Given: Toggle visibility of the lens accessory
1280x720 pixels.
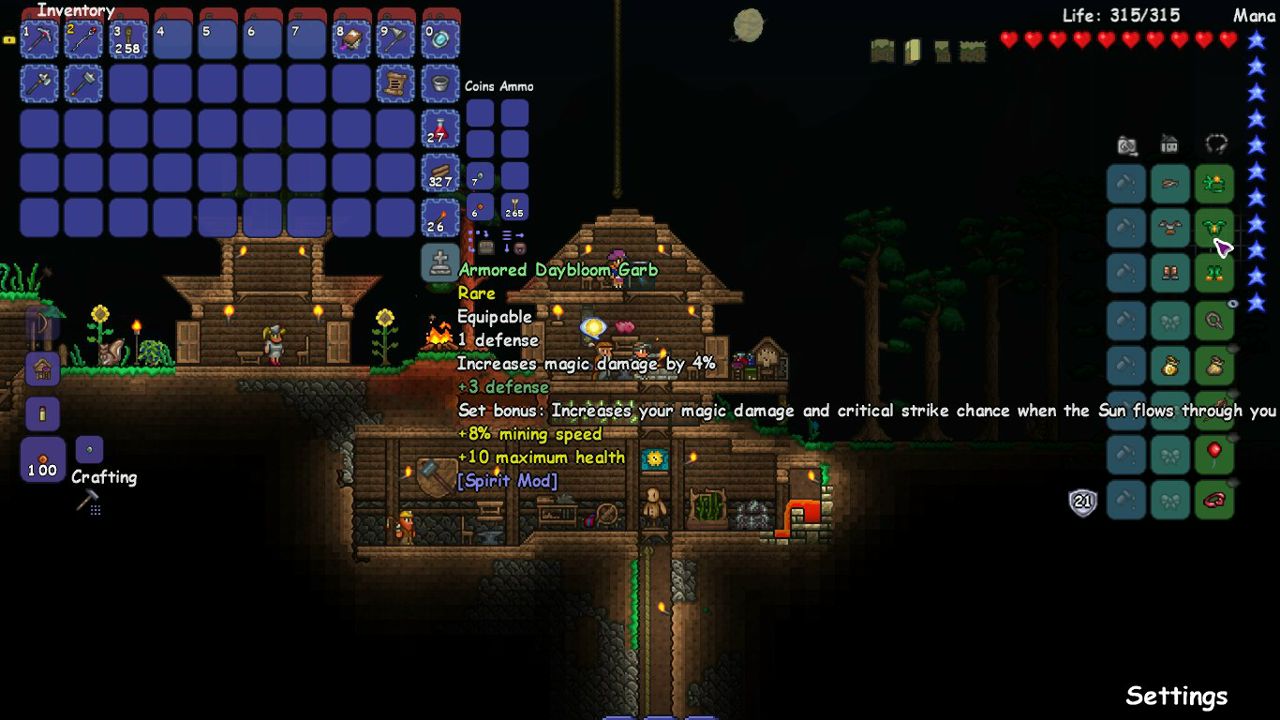Looking at the screenshot, I should coord(1232,301).
